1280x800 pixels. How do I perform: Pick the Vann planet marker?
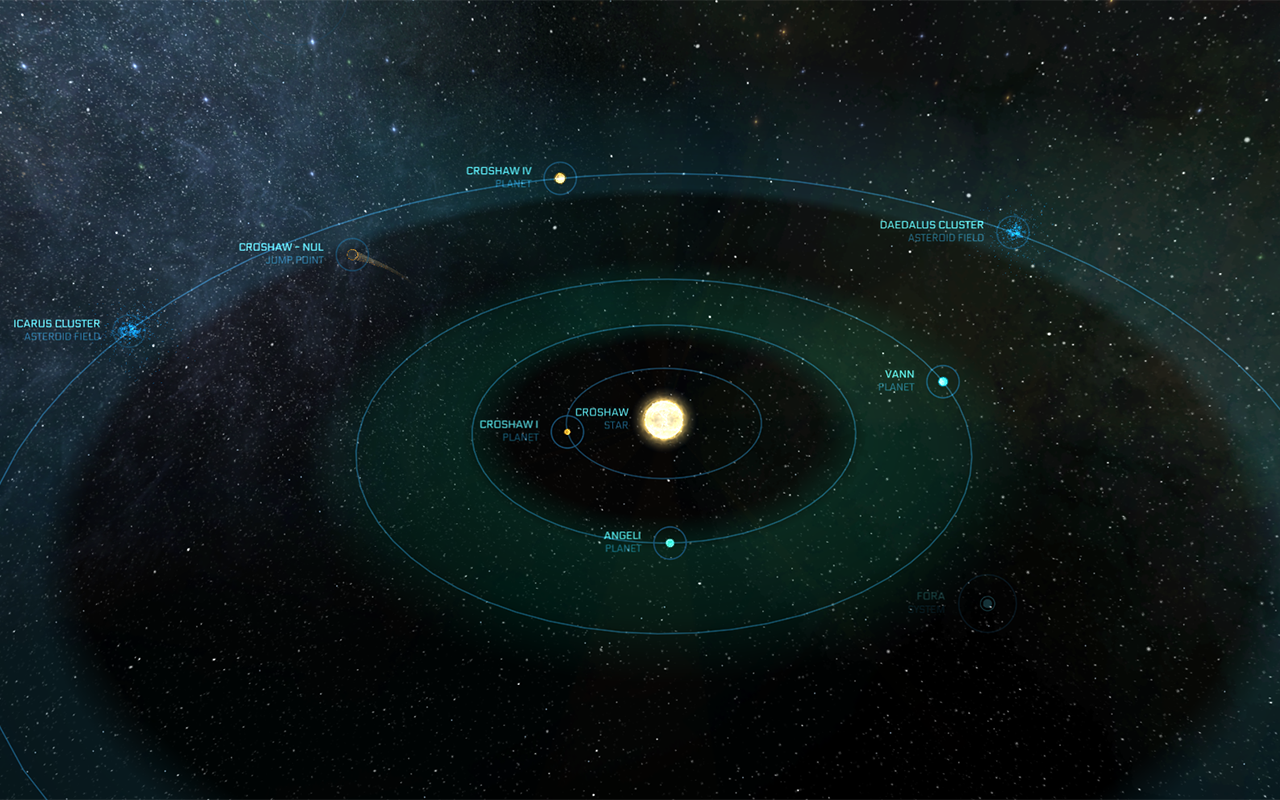coord(942,381)
